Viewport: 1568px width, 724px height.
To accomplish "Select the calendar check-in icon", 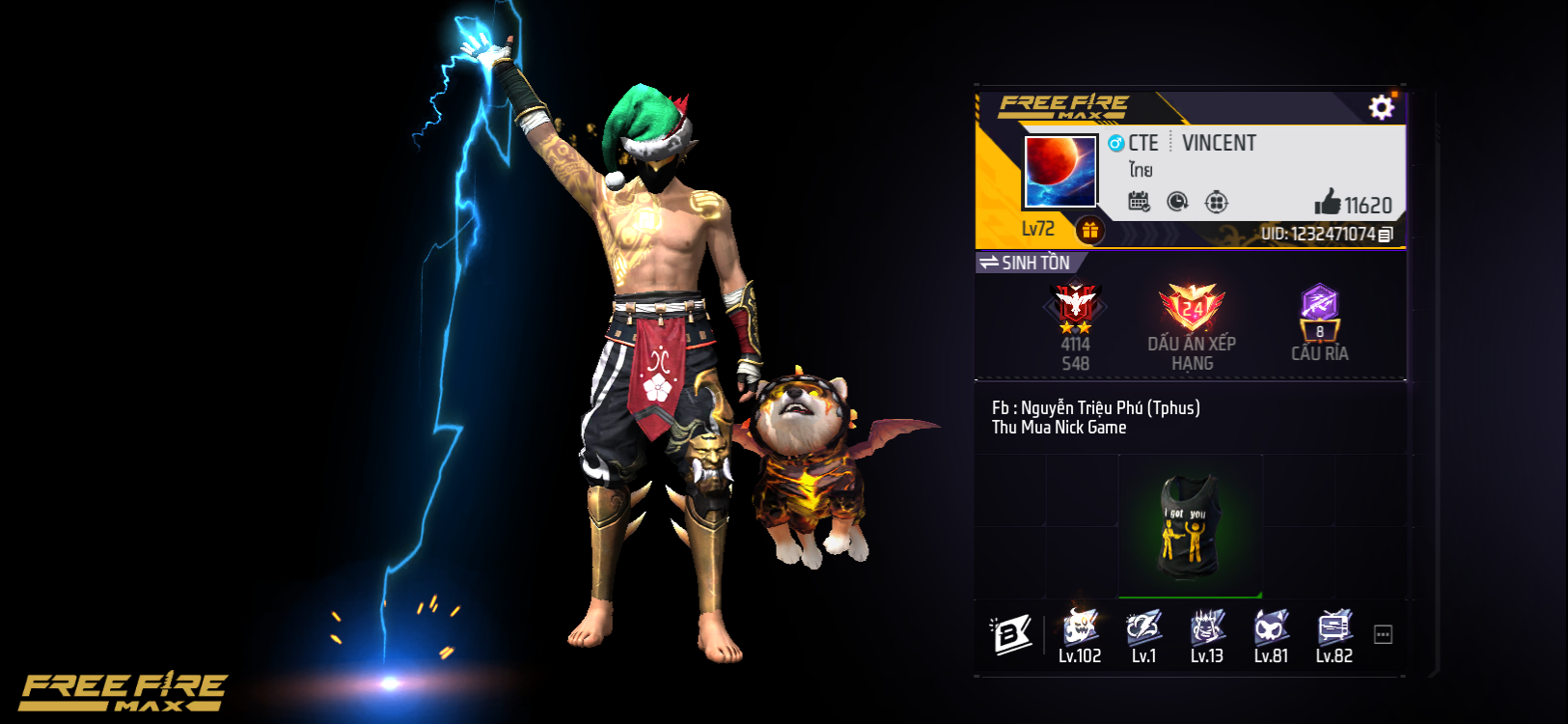I will [1140, 202].
